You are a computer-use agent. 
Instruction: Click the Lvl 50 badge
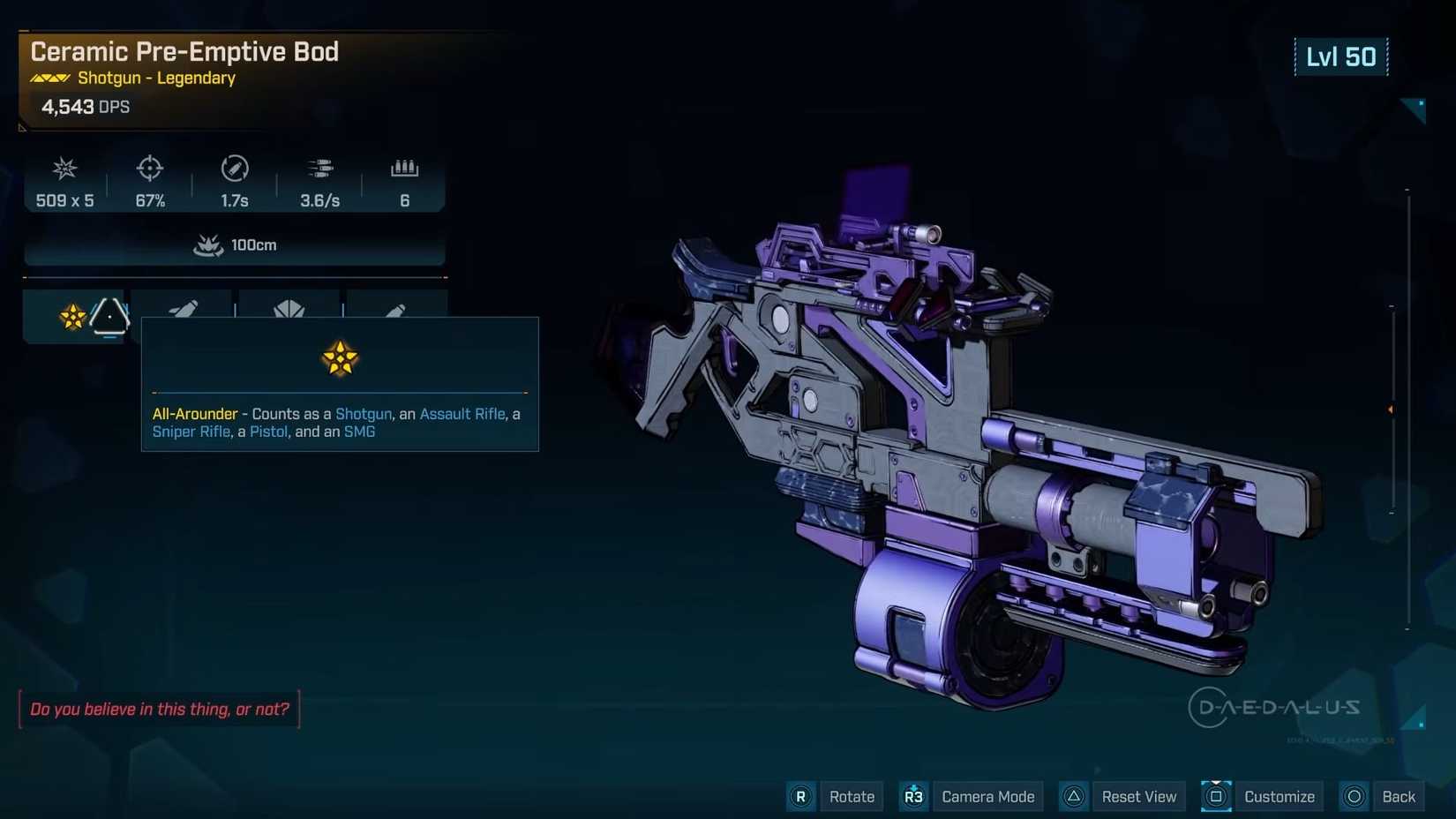click(1341, 56)
